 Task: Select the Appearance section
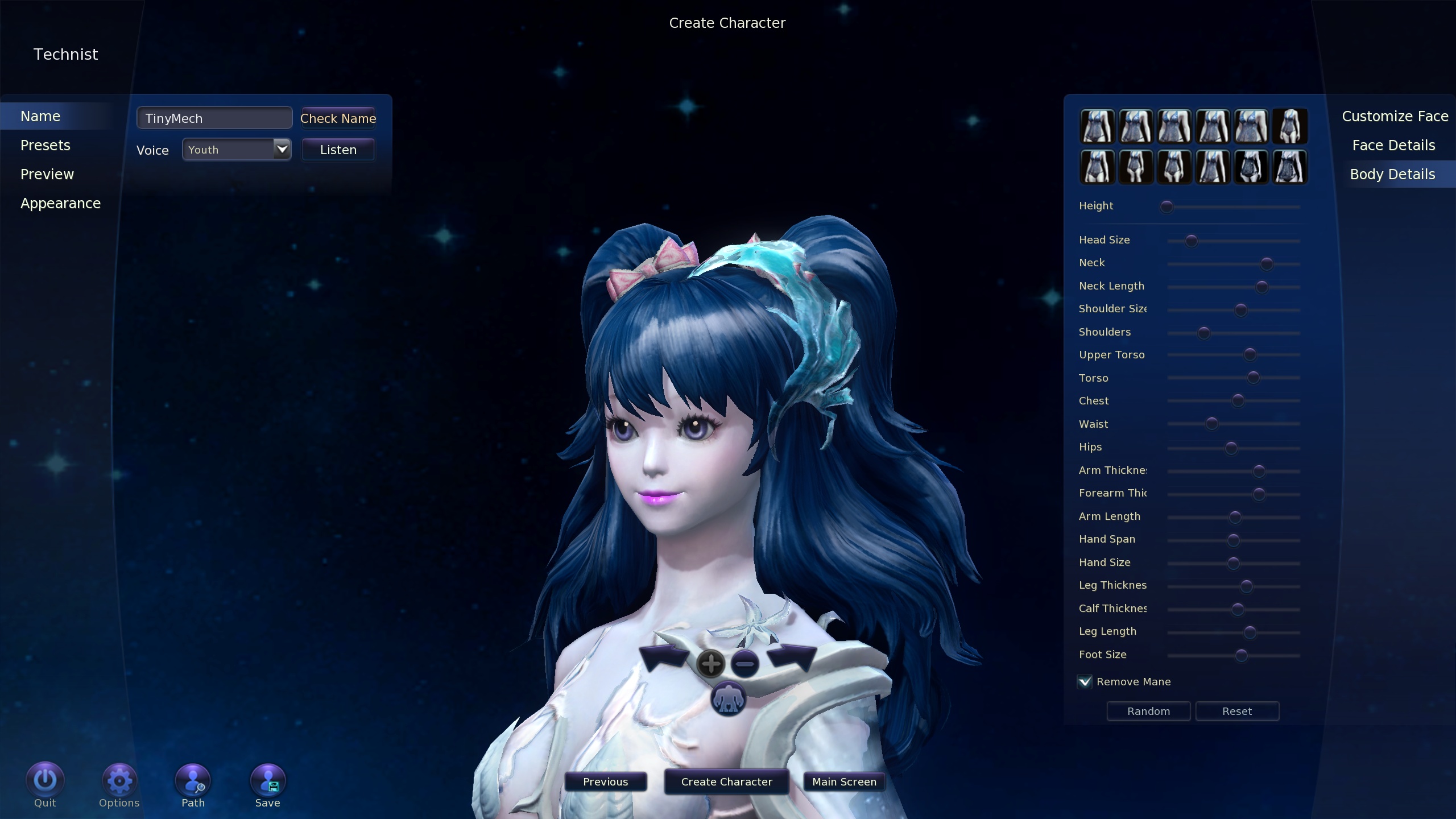[60, 204]
